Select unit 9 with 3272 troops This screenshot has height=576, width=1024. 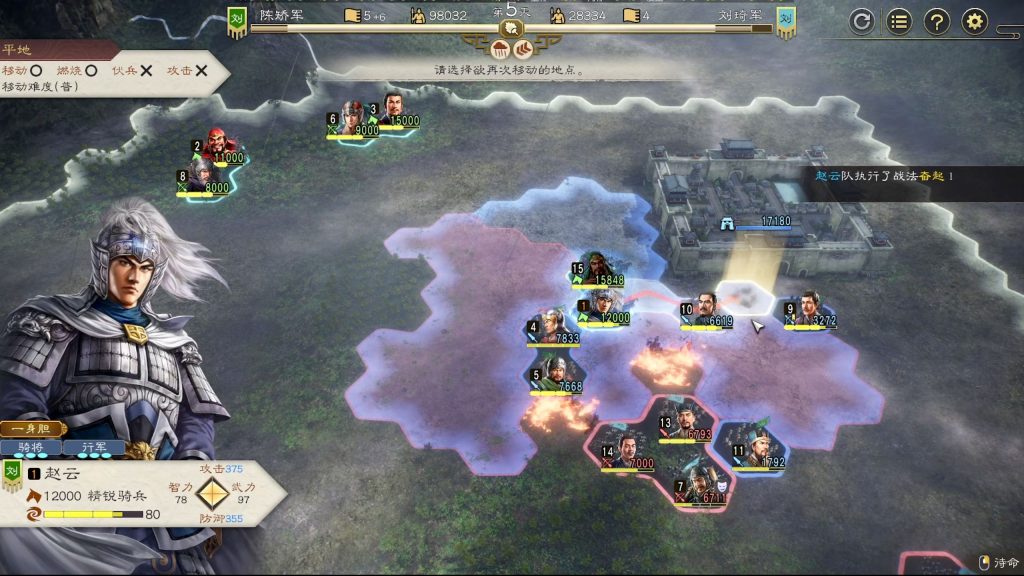click(x=810, y=310)
